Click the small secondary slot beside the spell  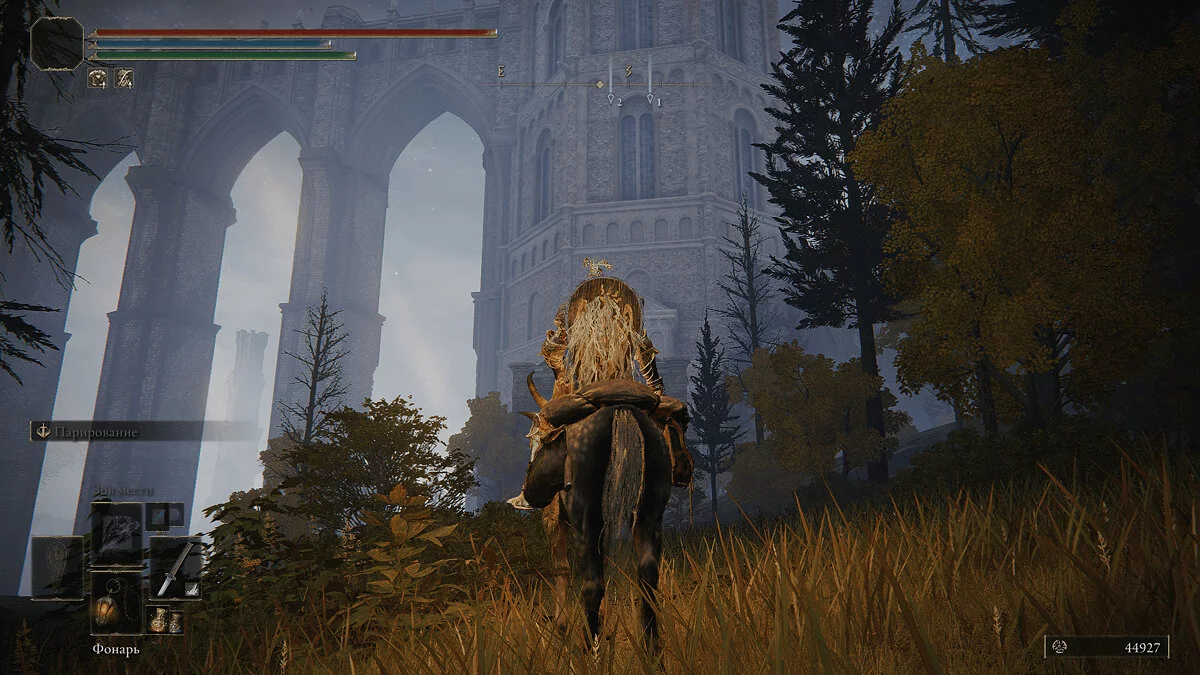(164, 516)
